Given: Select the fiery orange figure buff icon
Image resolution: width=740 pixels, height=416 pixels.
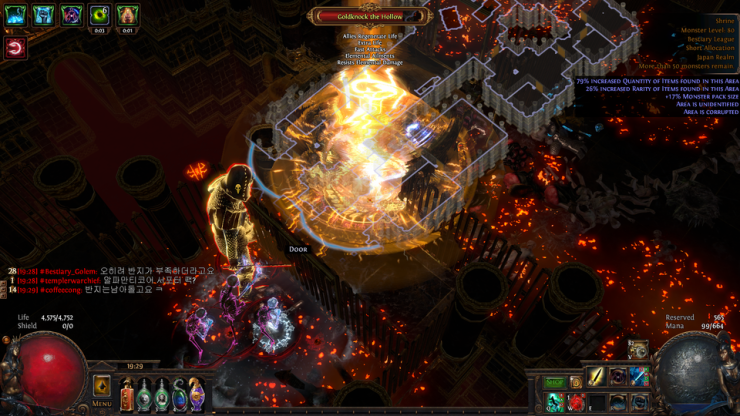Looking at the screenshot, I should [x=127, y=15].
